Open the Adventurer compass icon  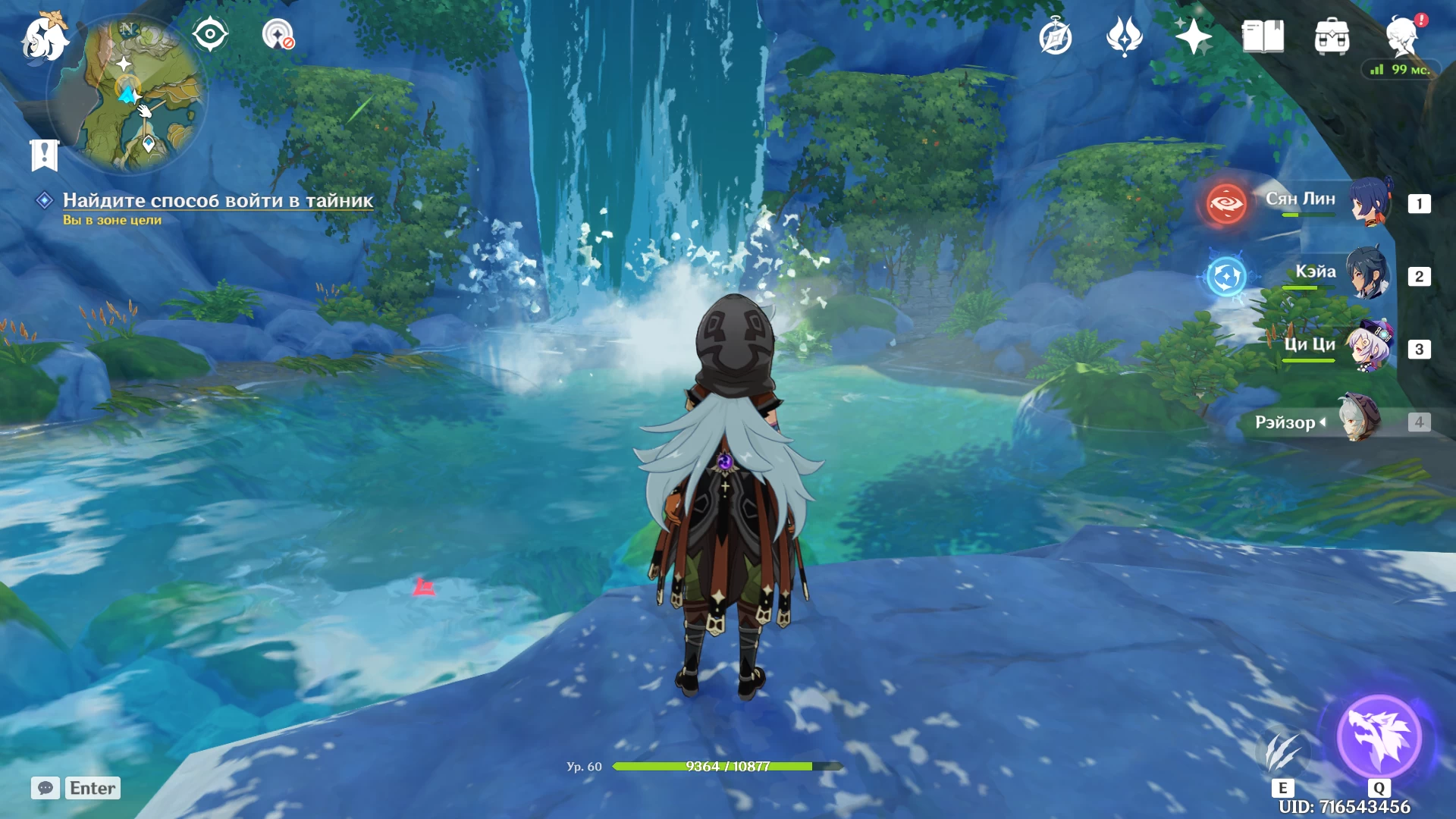click(1055, 37)
